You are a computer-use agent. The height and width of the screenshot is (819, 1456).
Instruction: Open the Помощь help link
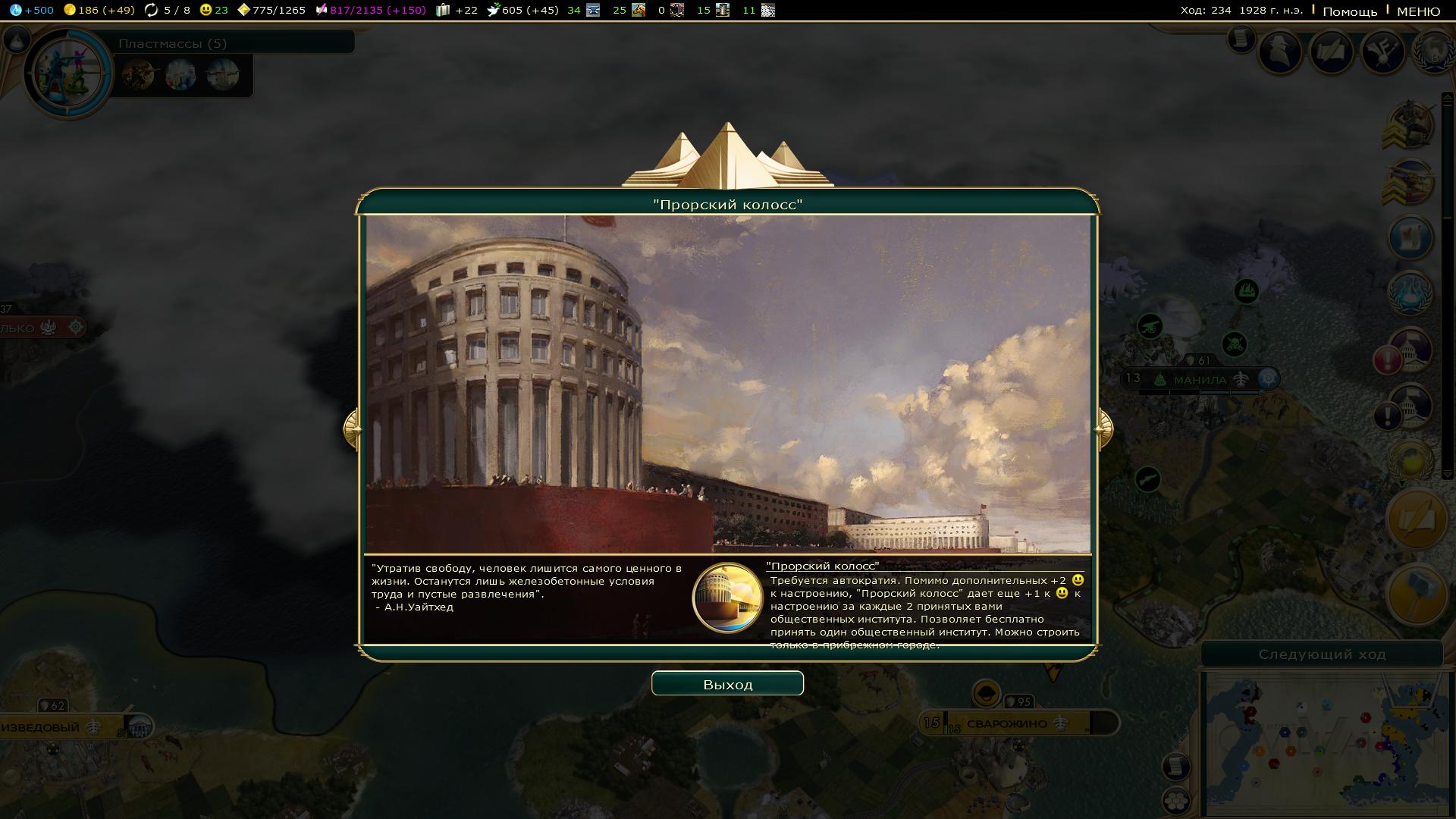pyautogui.click(x=1350, y=11)
